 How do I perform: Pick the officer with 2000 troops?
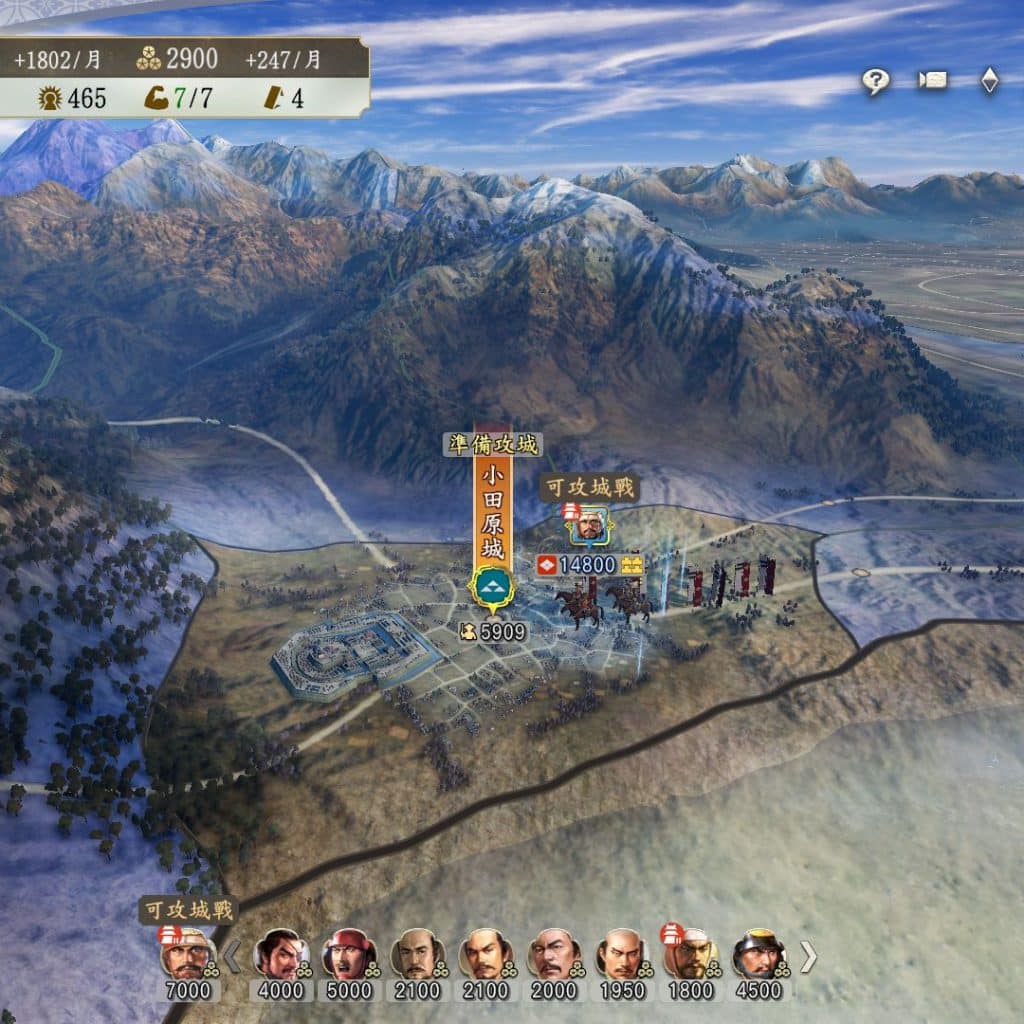553,955
